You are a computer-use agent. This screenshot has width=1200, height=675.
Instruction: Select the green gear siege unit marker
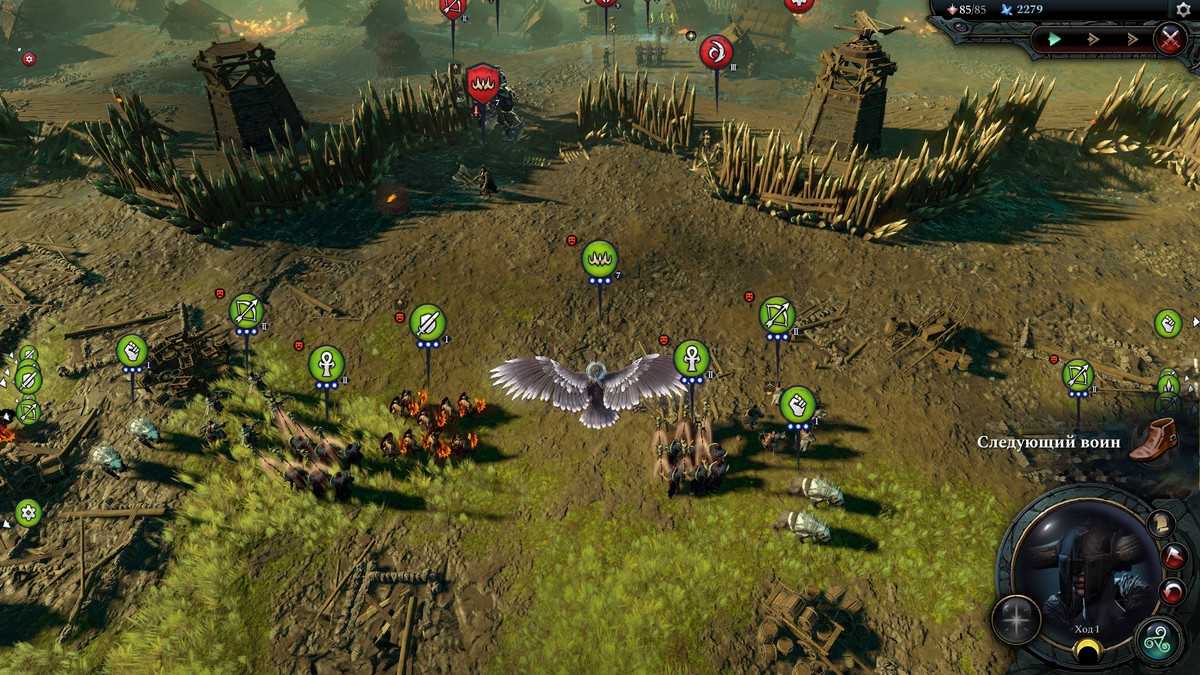[27, 513]
